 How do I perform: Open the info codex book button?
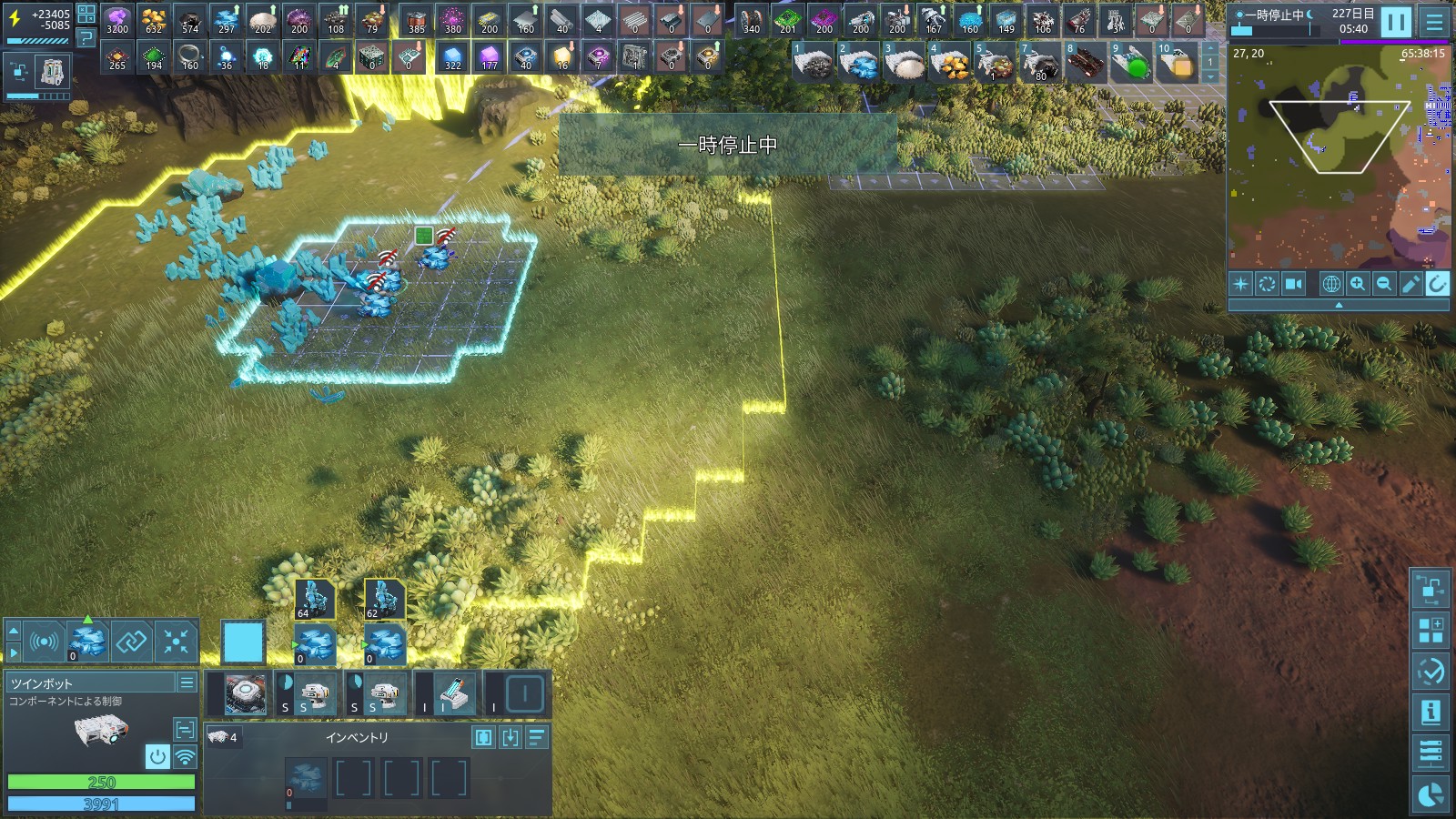point(1431,712)
